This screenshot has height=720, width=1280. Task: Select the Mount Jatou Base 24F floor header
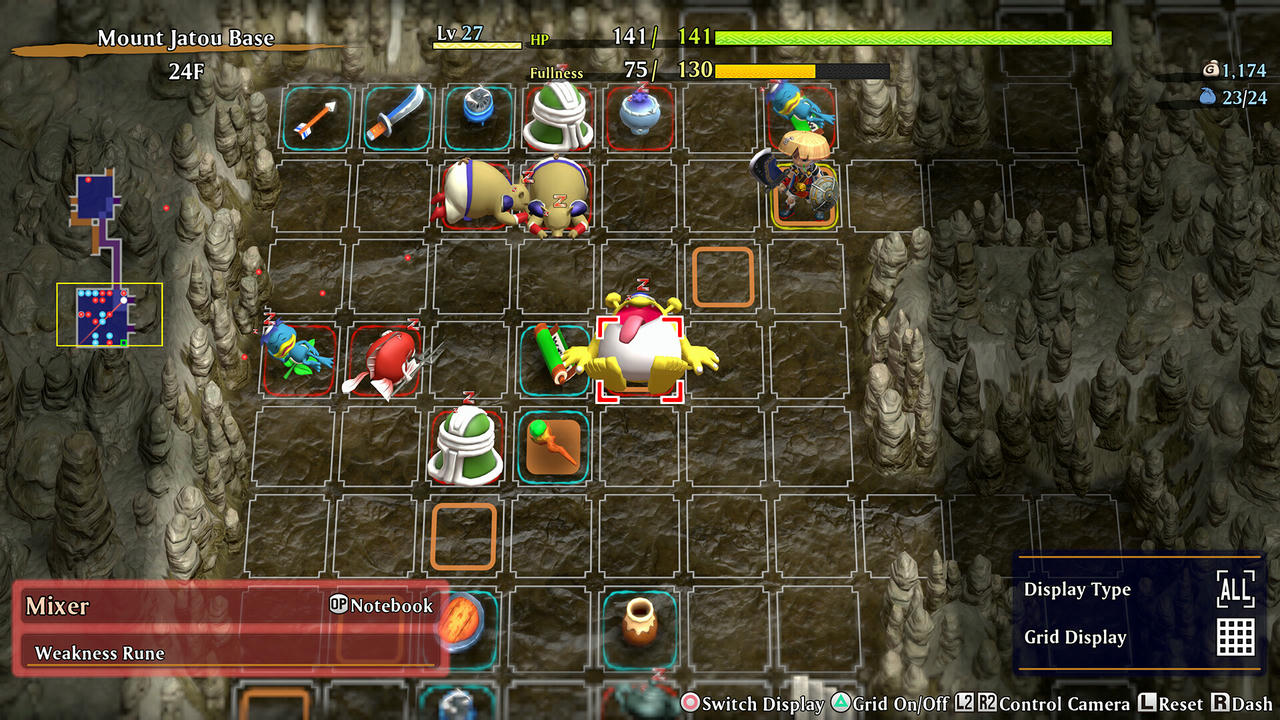pyautogui.click(x=185, y=48)
